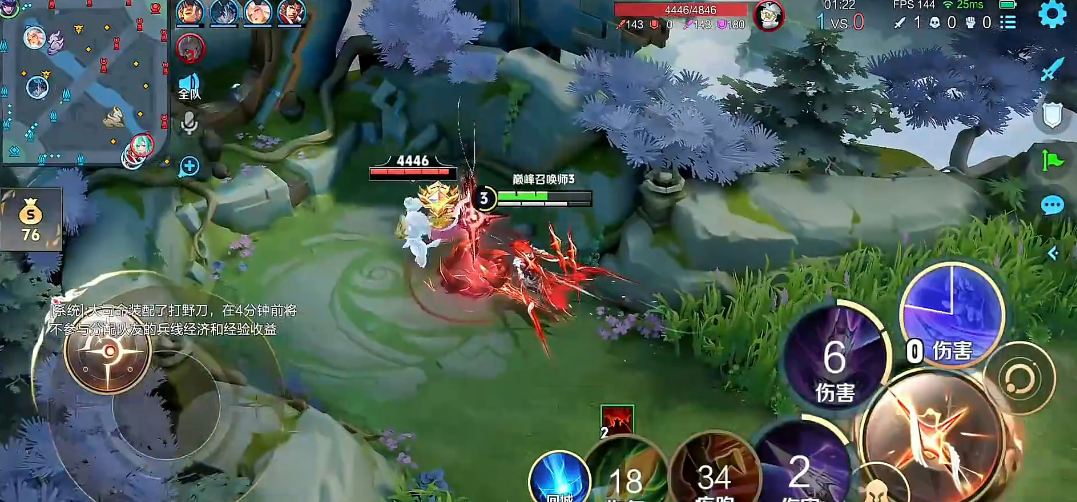
Task: Select the targeted enemy hero portrait
Action: point(768,15)
